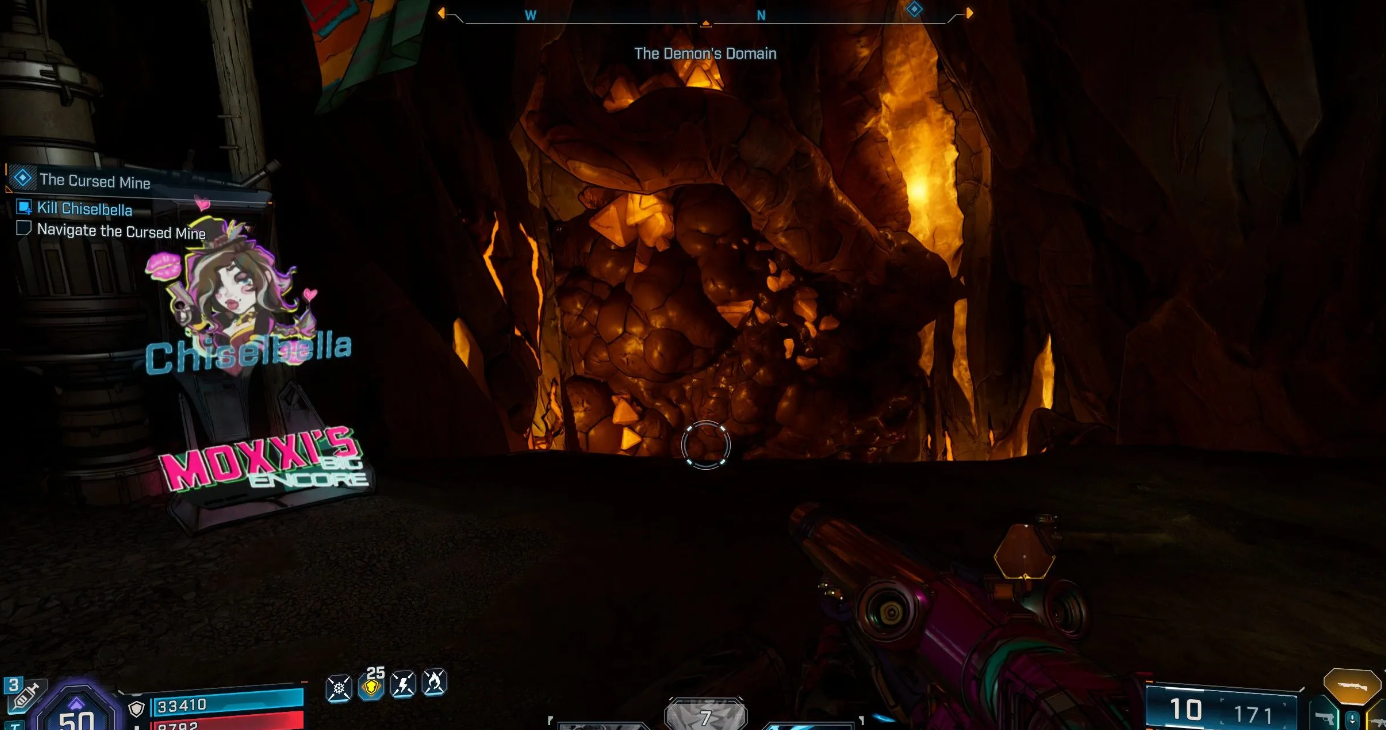Click the lightning bolt status icon
1386x730 pixels.
403,685
